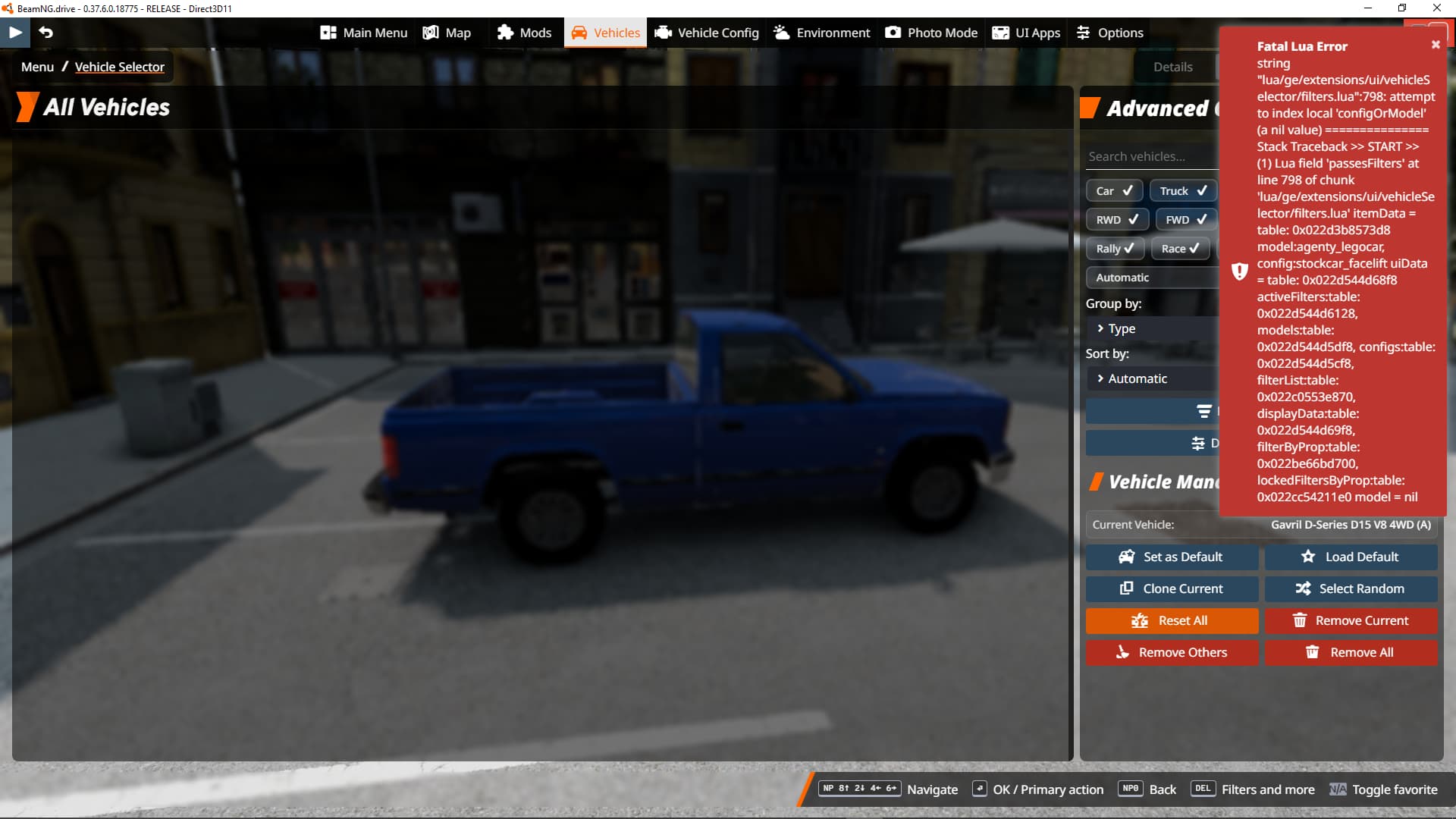Image resolution: width=1456 pixels, height=819 pixels.
Task: Remove the current vehicle
Action: click(x=1351, y=620)
